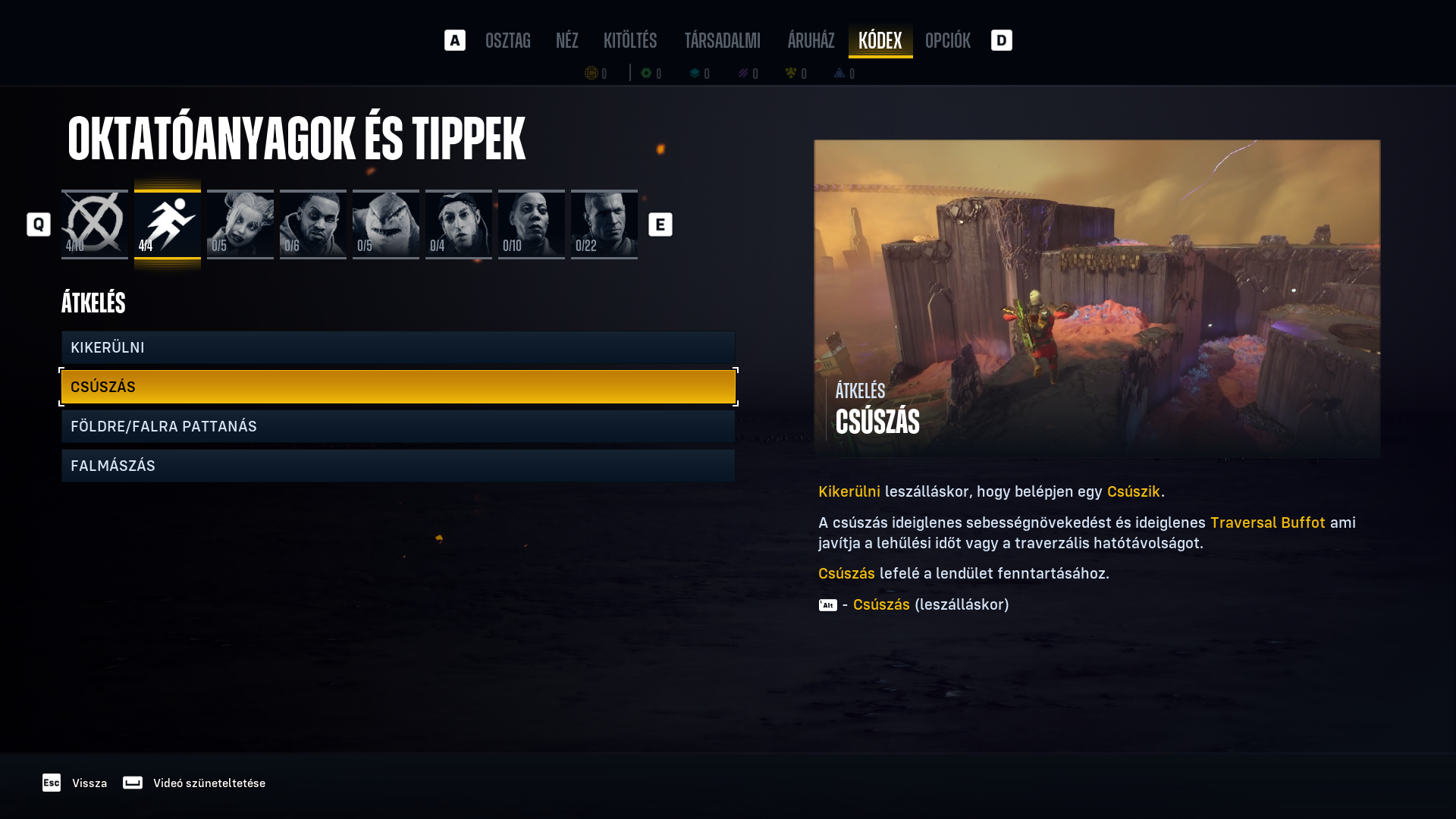Open the ÁRUHÁZ store tab

click(x=811, y=40)
